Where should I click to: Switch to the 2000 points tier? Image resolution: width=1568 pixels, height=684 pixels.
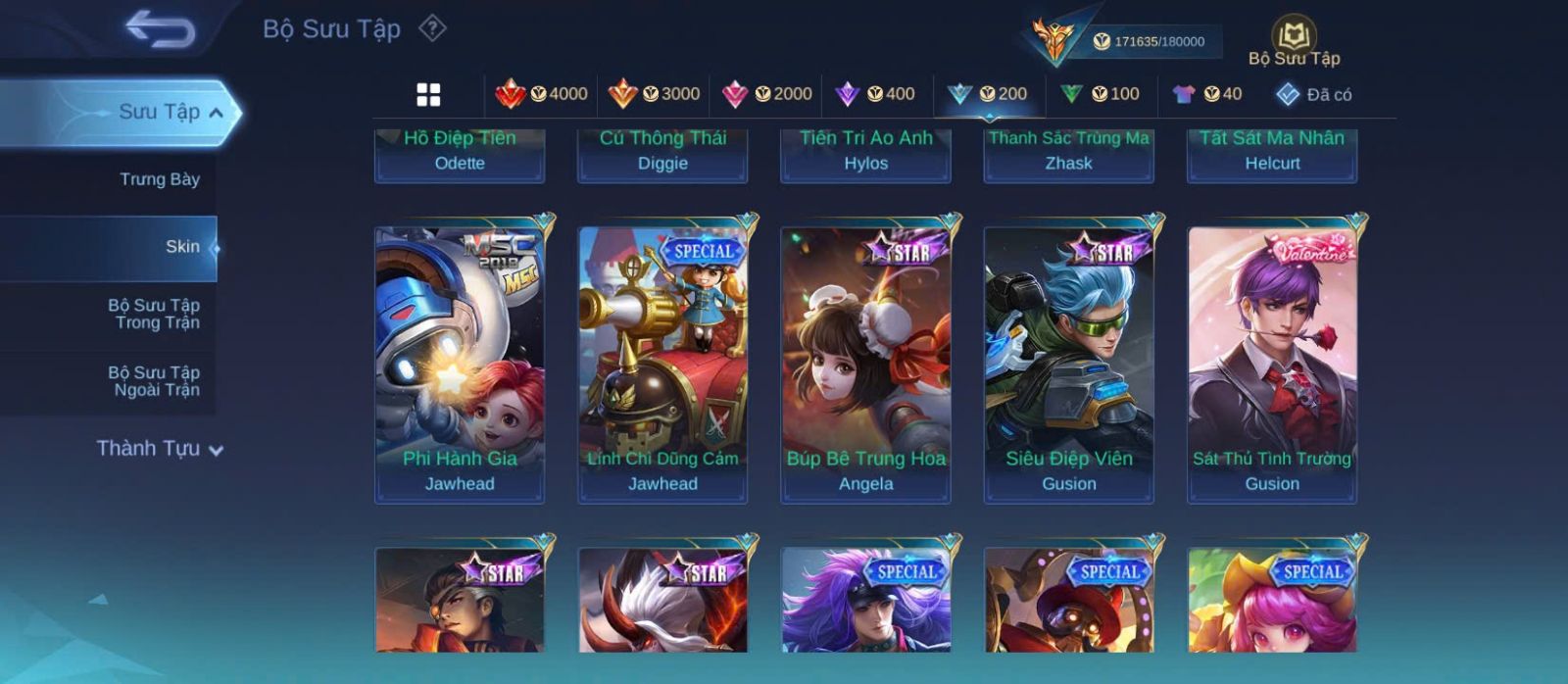[x=766, y=94]
